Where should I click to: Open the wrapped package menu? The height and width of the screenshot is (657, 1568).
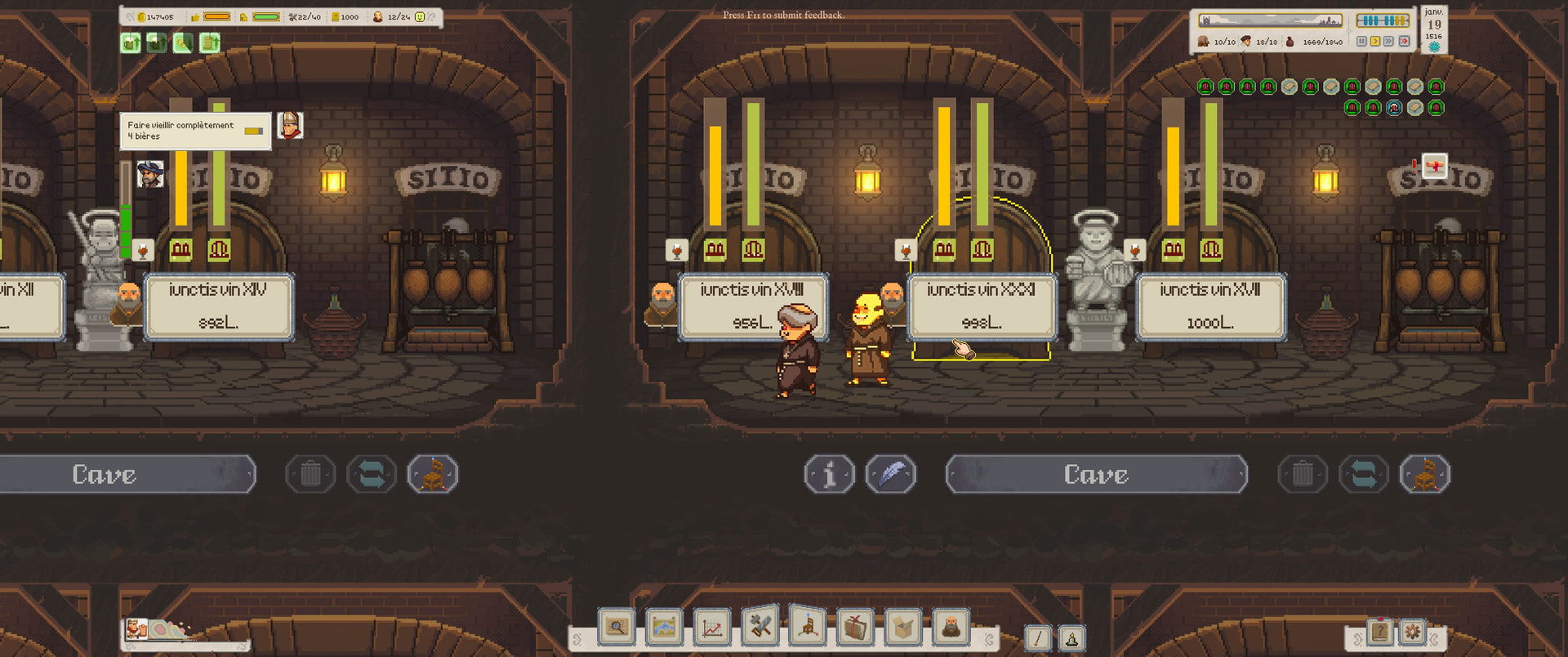[x=855, y=628]
